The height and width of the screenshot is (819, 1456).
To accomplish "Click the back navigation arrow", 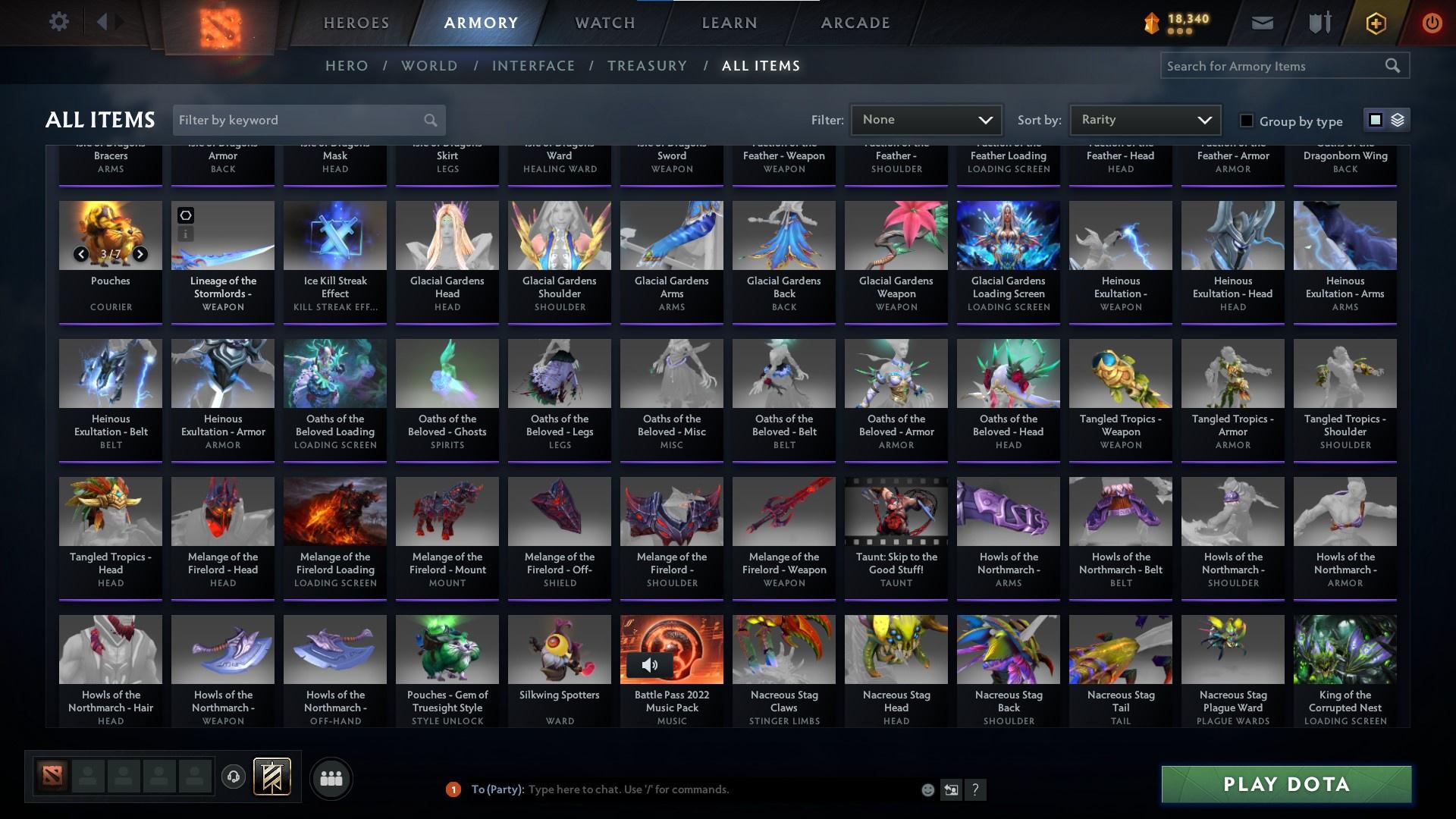I will coord(102,21).
